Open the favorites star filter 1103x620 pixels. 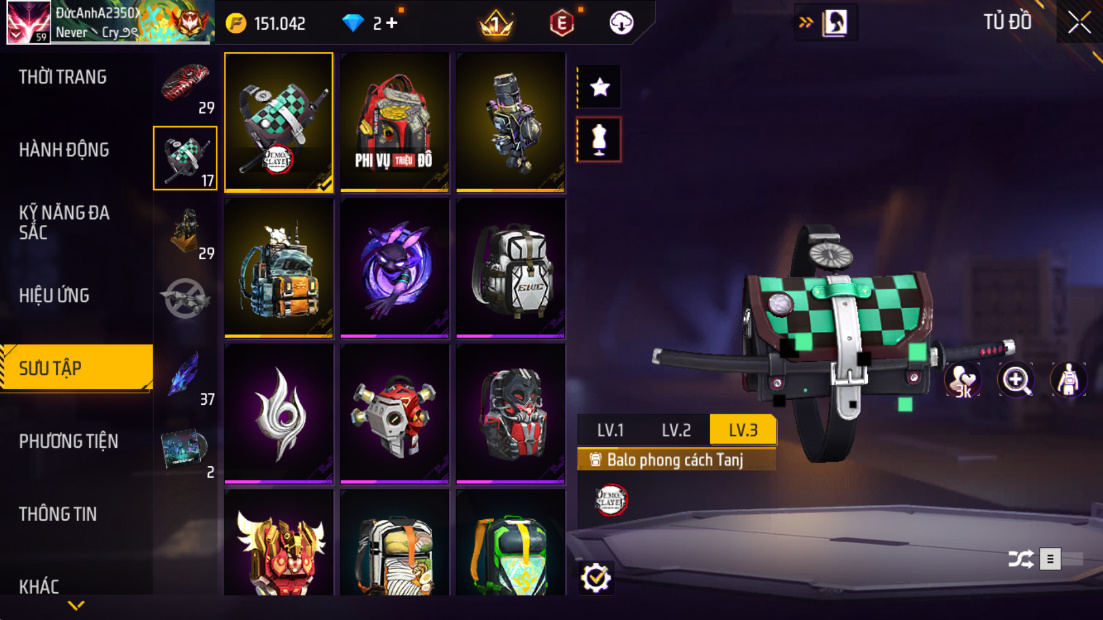click(x=599, y=88)
